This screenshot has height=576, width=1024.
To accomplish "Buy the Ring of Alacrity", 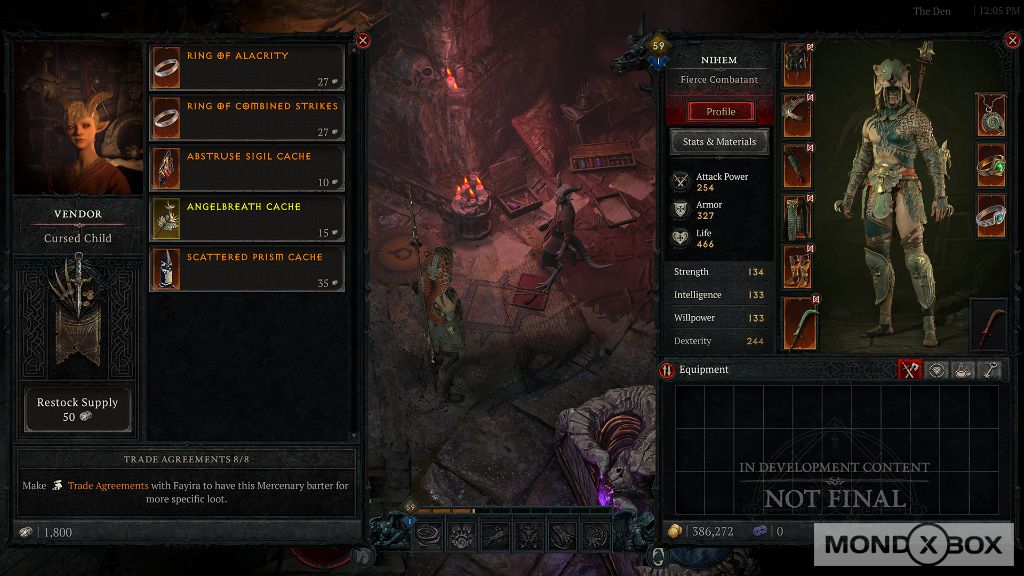I will 246,67.
